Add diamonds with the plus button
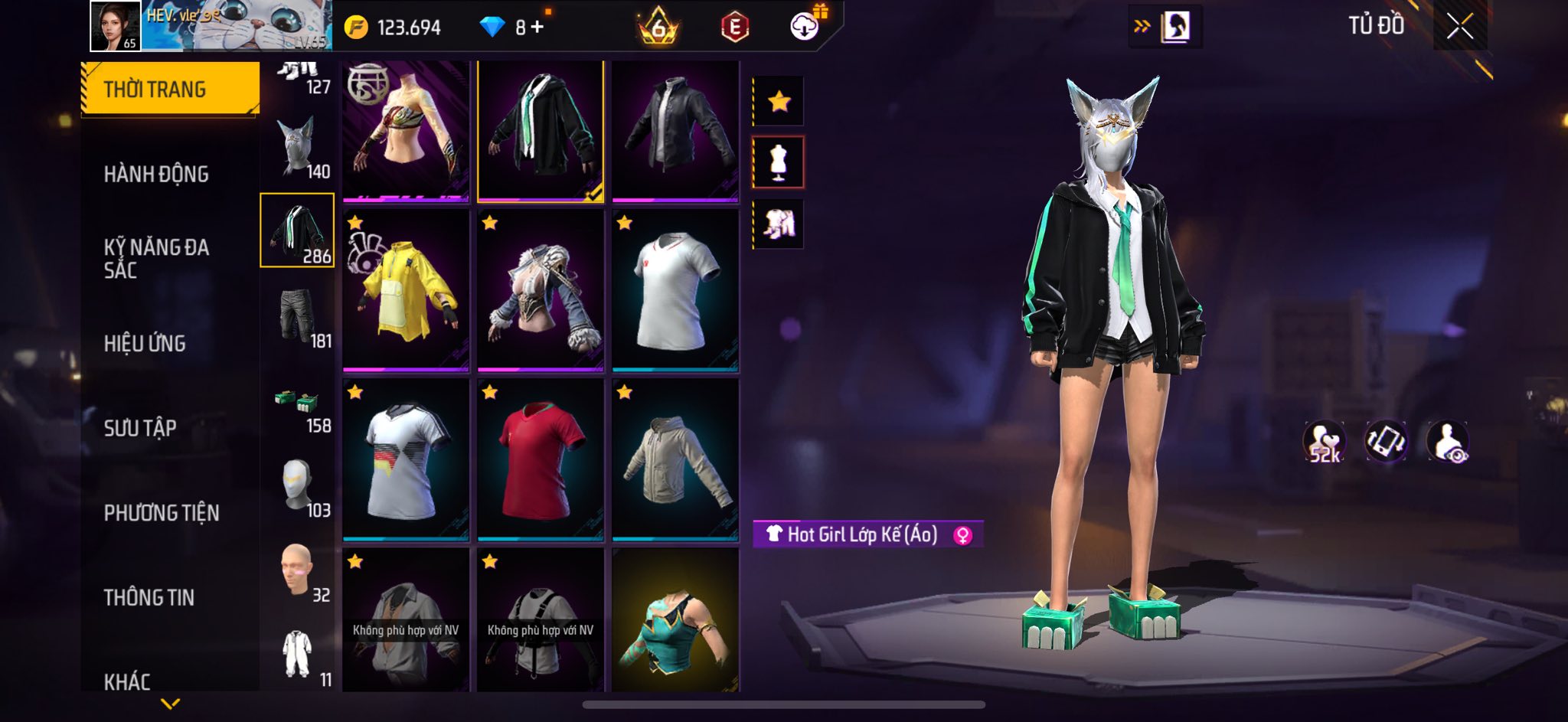The width and height of the screenshot is (1568, 722). pos(537,28)
